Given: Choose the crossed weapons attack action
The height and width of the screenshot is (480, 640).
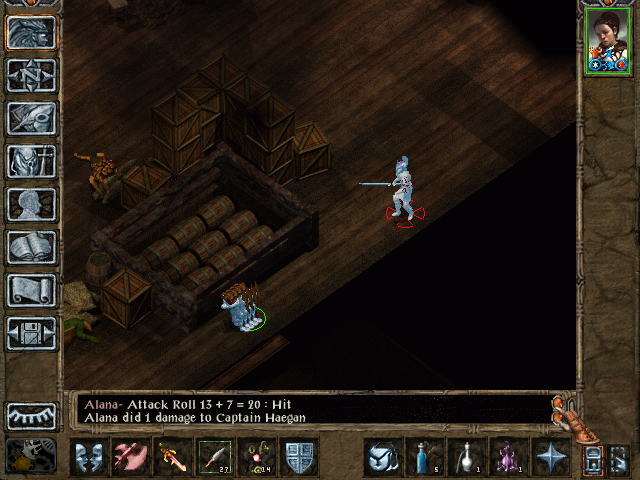Looking at the screenshot, I should click(x=130, y=457).
